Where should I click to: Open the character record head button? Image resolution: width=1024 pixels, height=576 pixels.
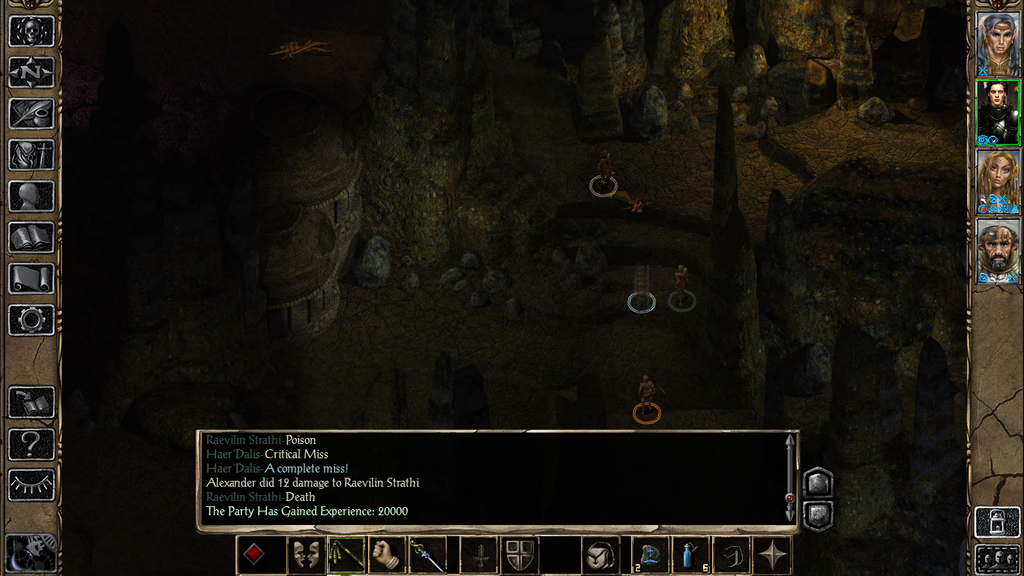31,196
